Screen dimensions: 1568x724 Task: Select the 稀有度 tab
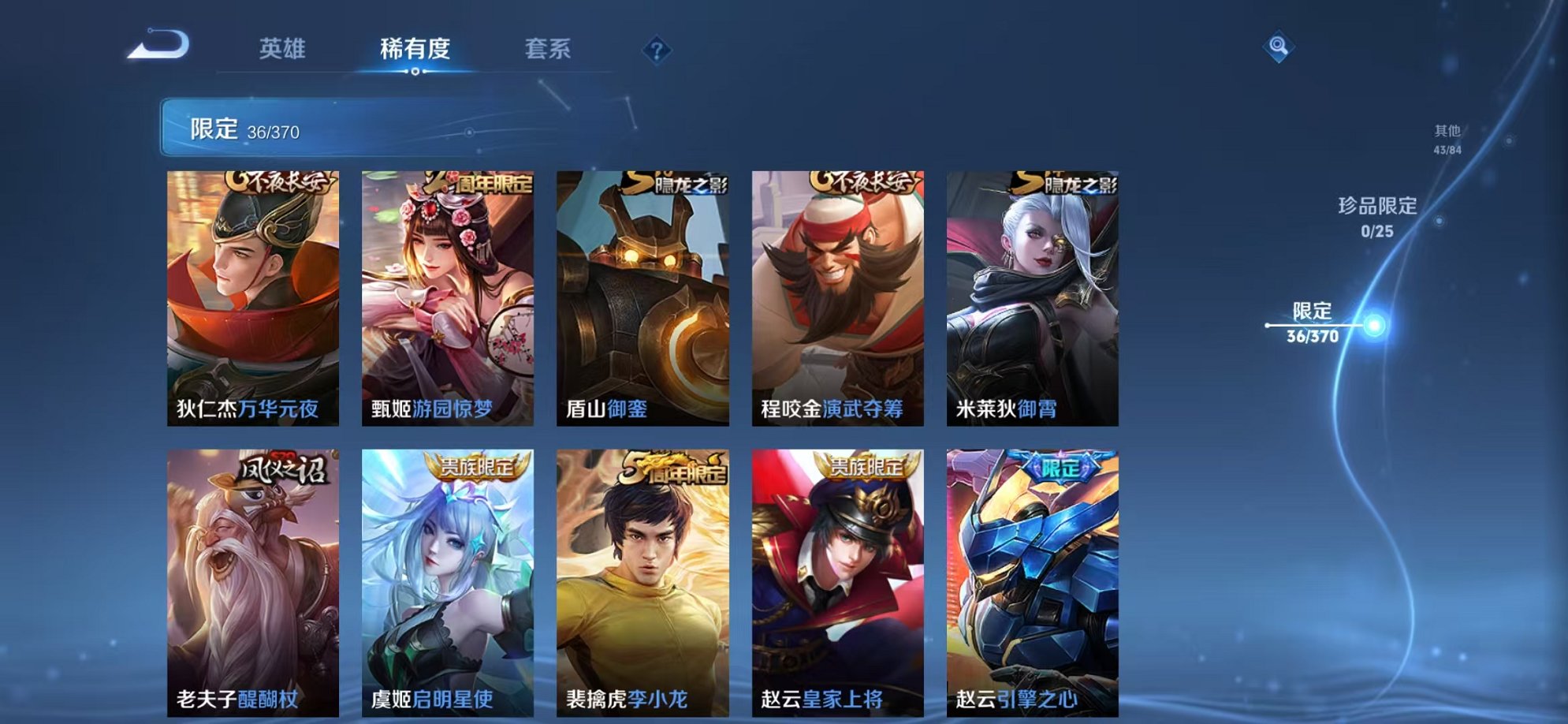[x=416, y=49]
